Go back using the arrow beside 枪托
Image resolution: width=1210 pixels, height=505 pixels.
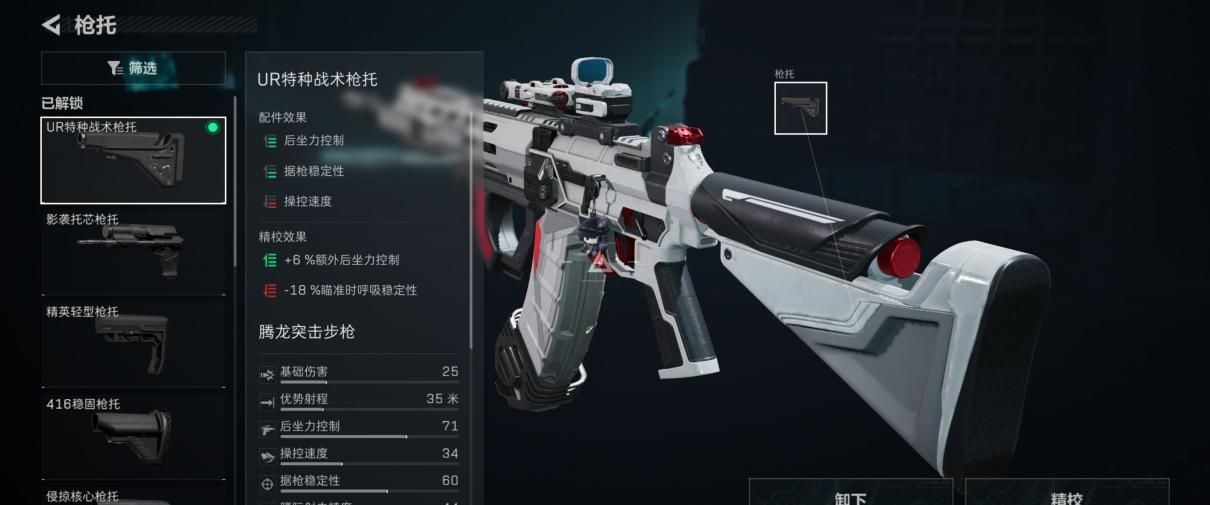click(52, 24)
